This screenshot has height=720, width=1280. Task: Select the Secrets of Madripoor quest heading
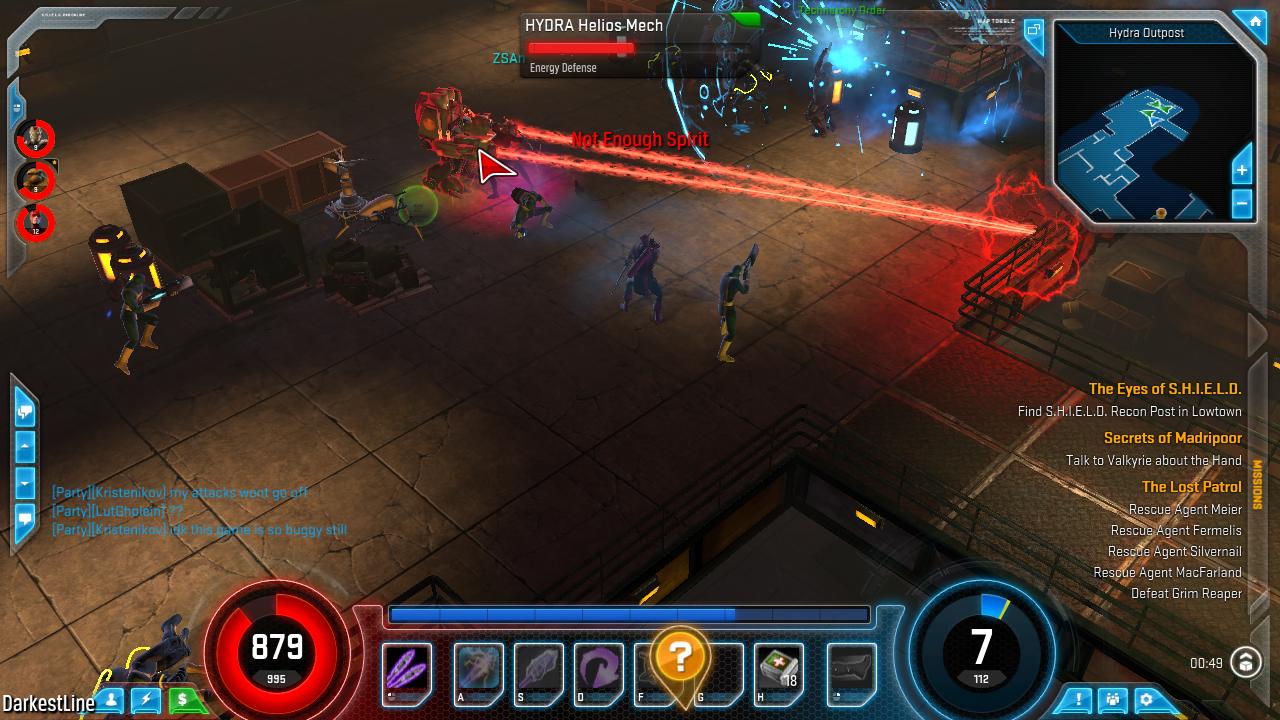click(x=1172, y=438)
